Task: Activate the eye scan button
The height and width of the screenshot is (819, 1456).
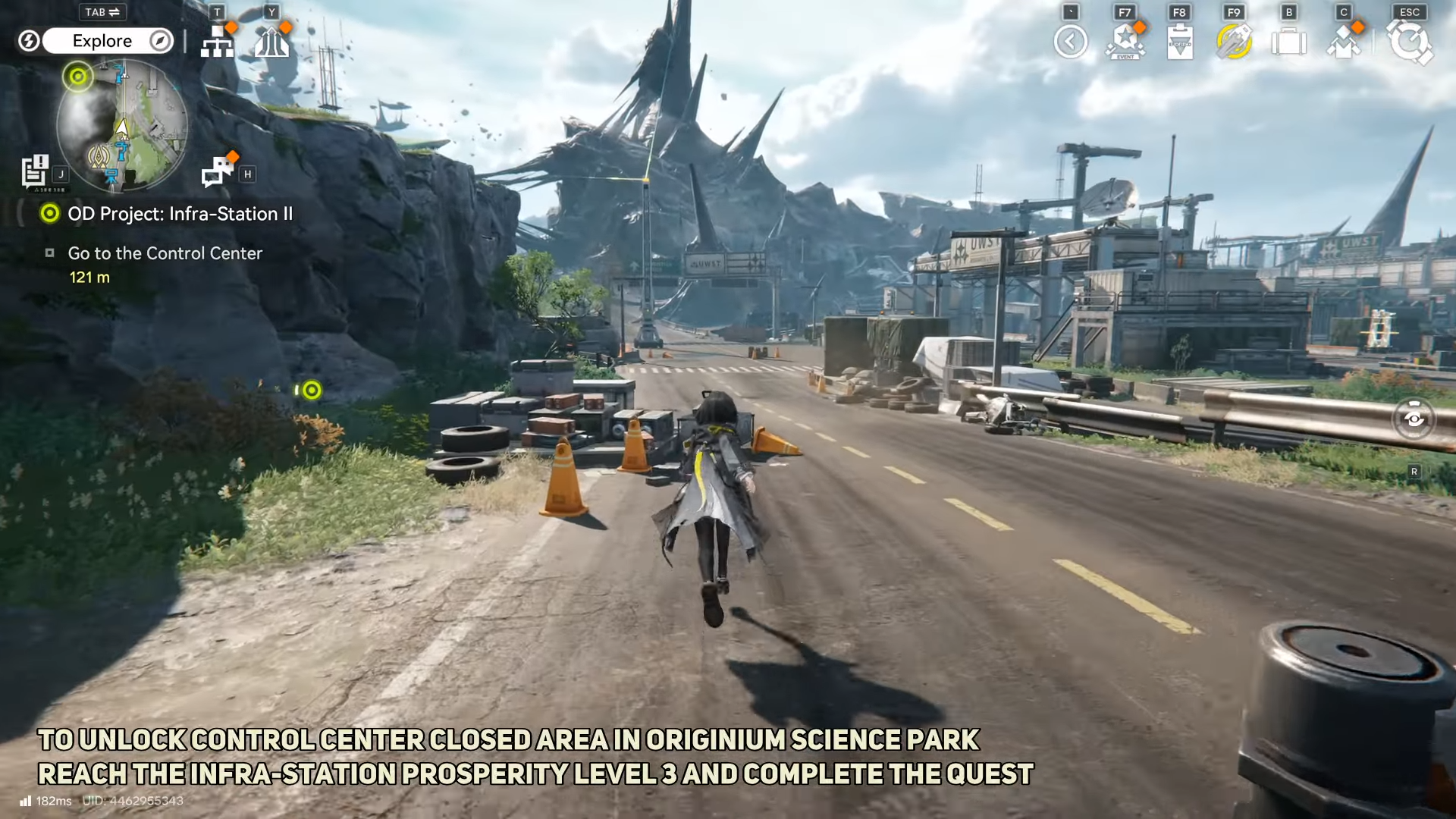Action: click(1414, 418)
